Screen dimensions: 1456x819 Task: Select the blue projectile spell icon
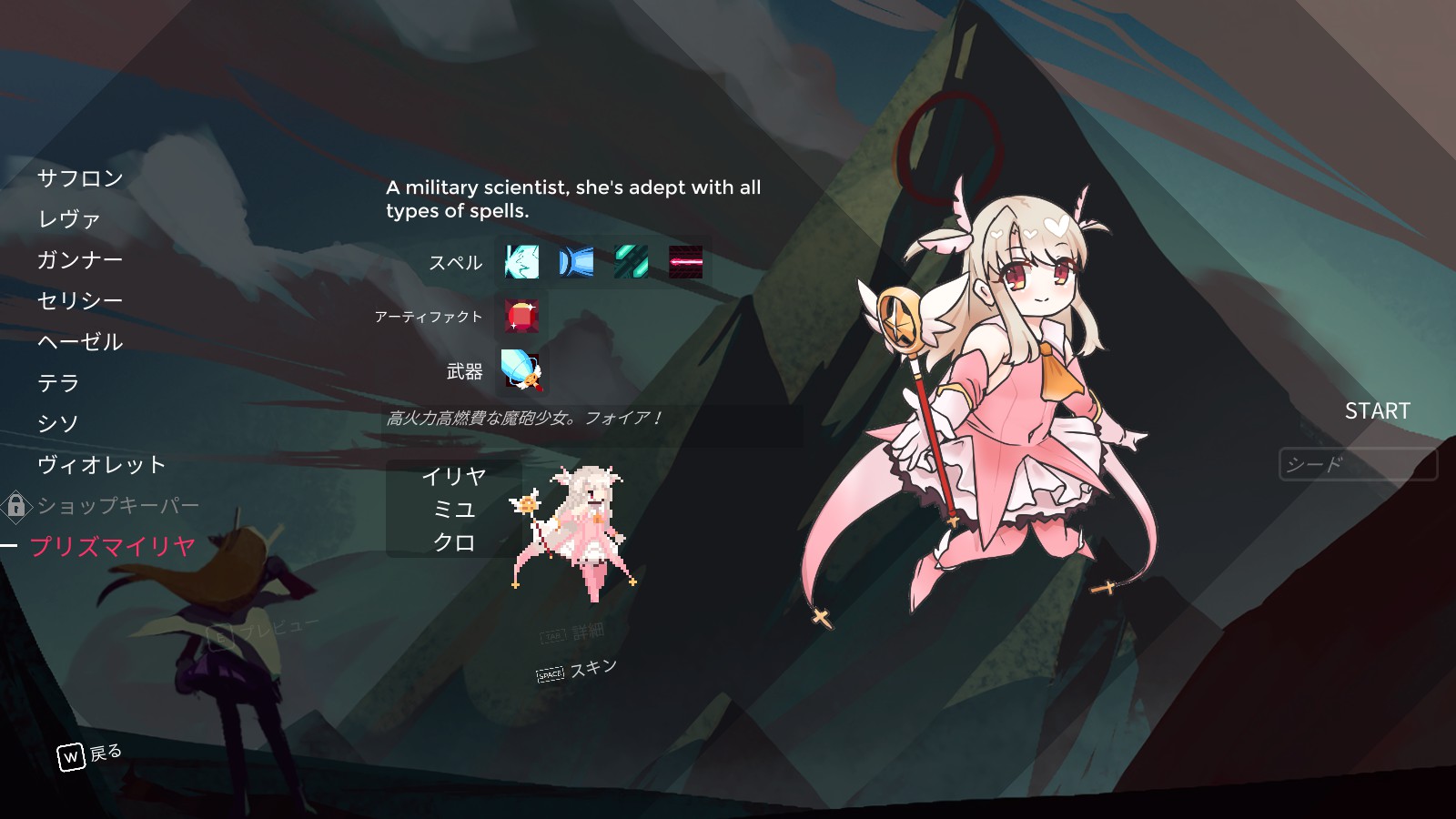576,264
